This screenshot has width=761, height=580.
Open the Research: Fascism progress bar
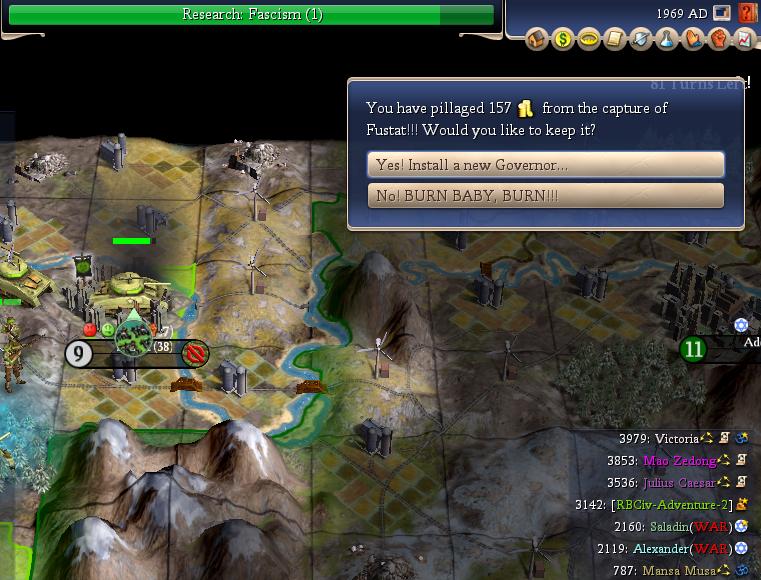tap(252, 15)
